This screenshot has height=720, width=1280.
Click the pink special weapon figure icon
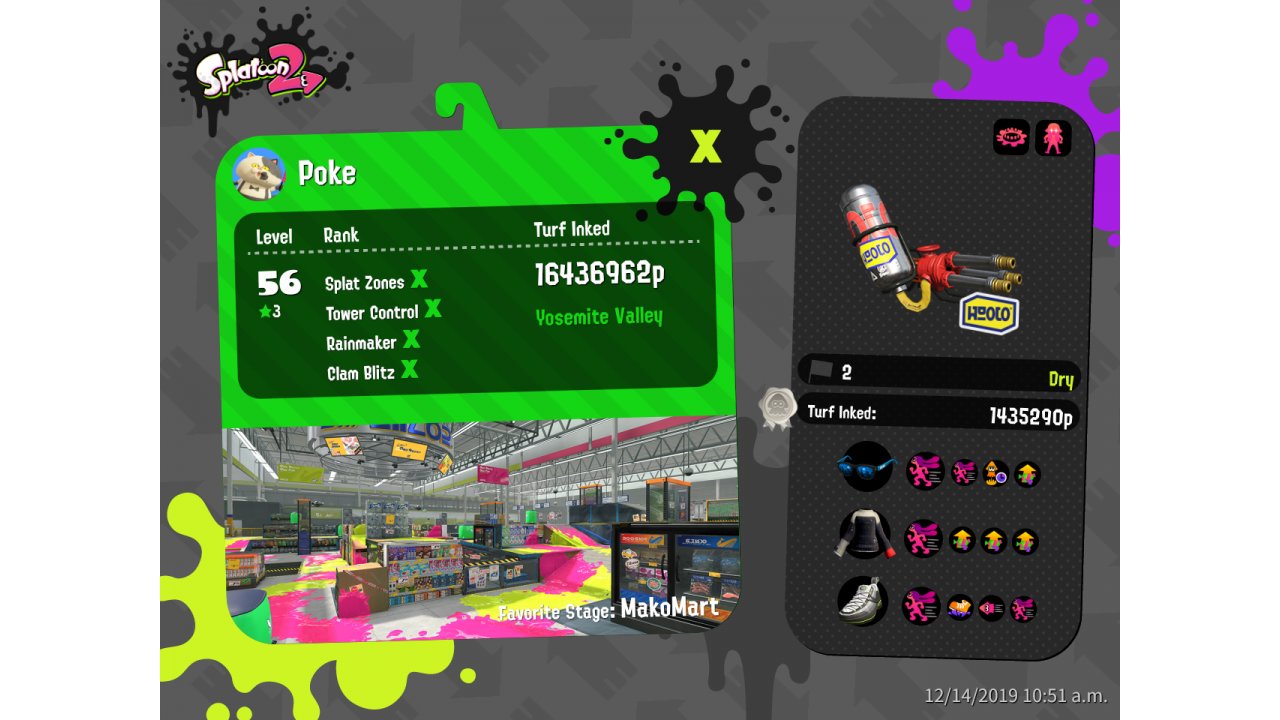[1053, 138]
